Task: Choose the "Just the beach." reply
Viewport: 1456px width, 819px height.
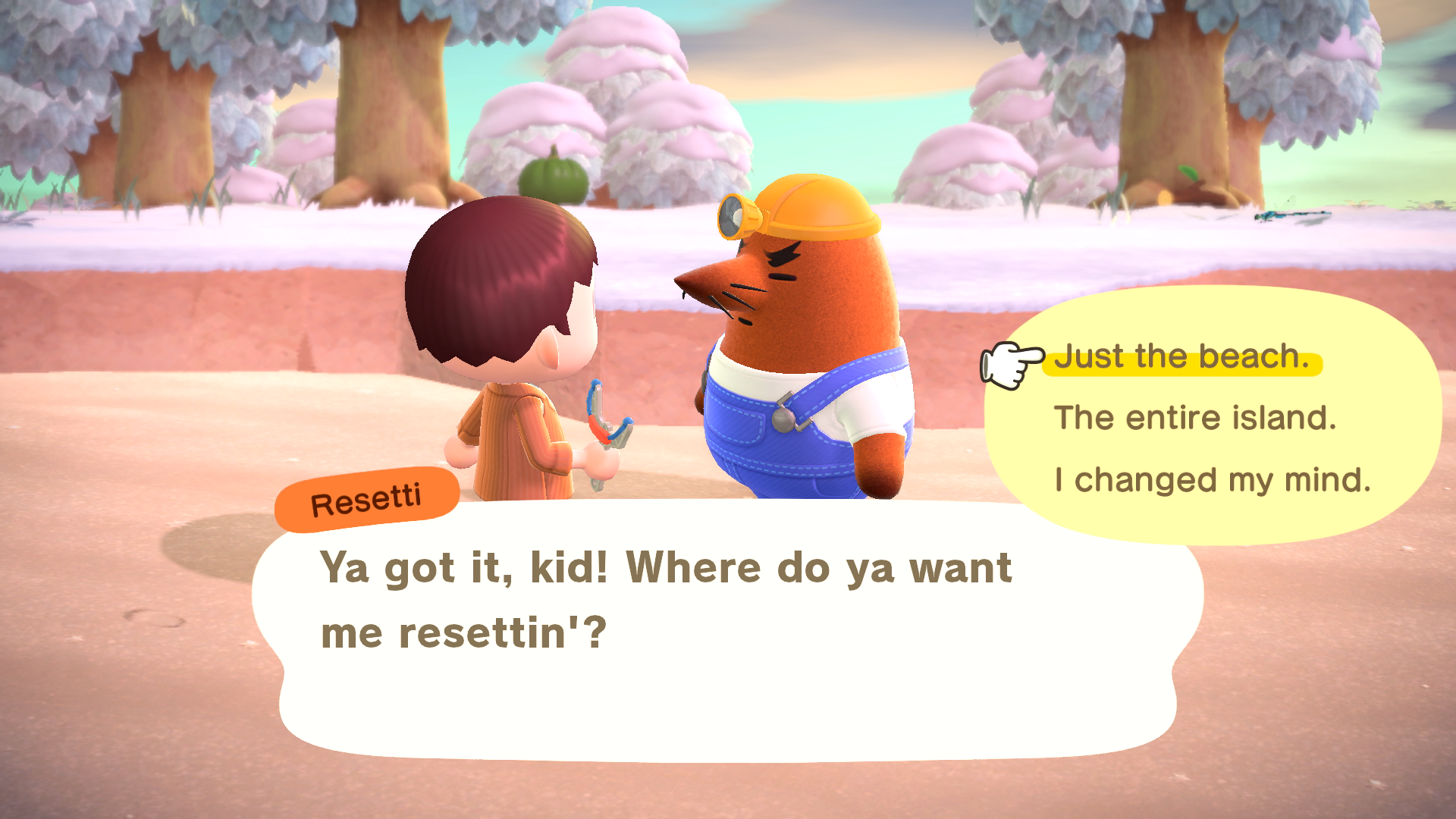Action: [1181, 356]
